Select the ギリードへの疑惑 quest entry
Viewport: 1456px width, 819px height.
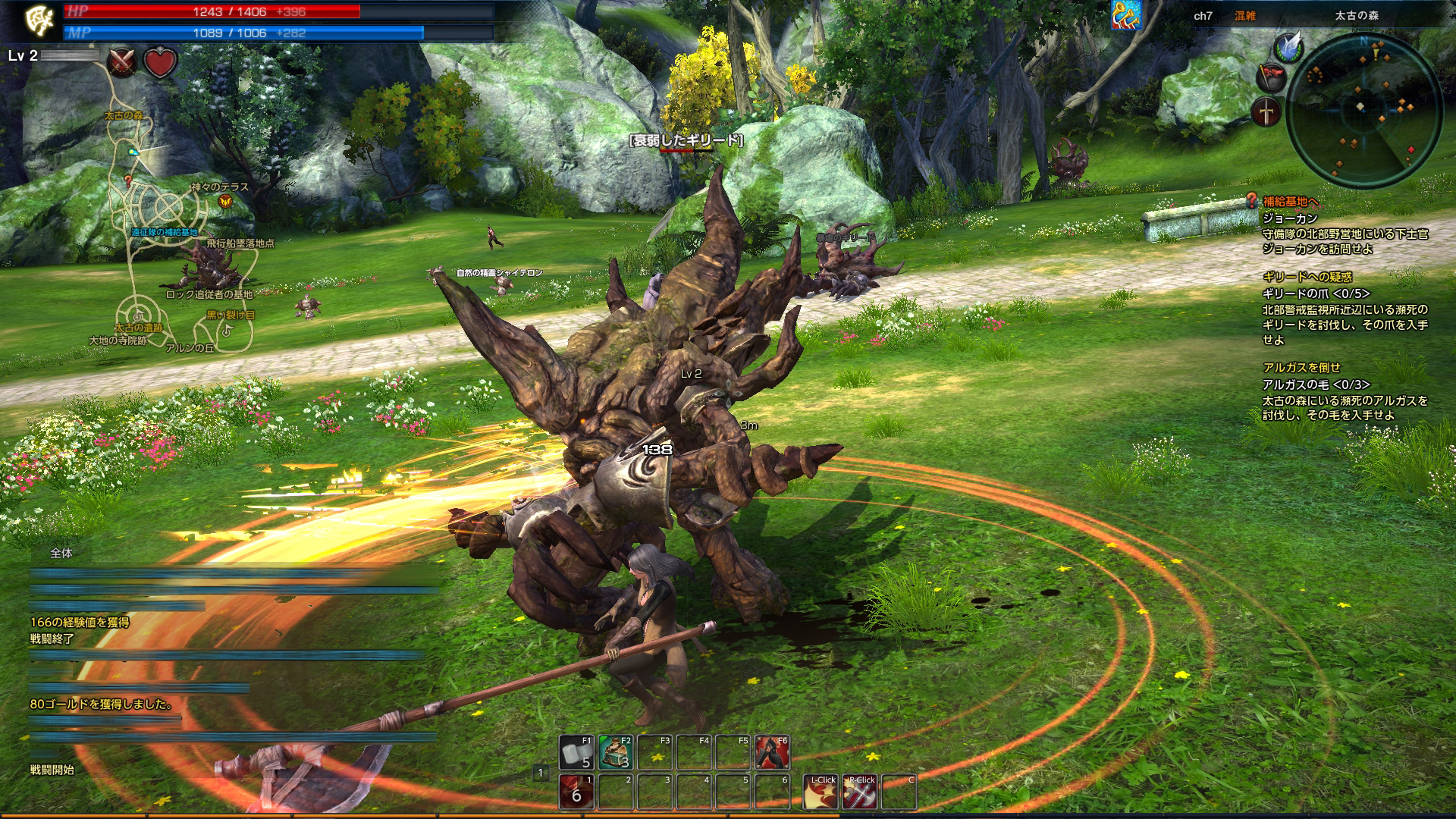(1307, 277)
